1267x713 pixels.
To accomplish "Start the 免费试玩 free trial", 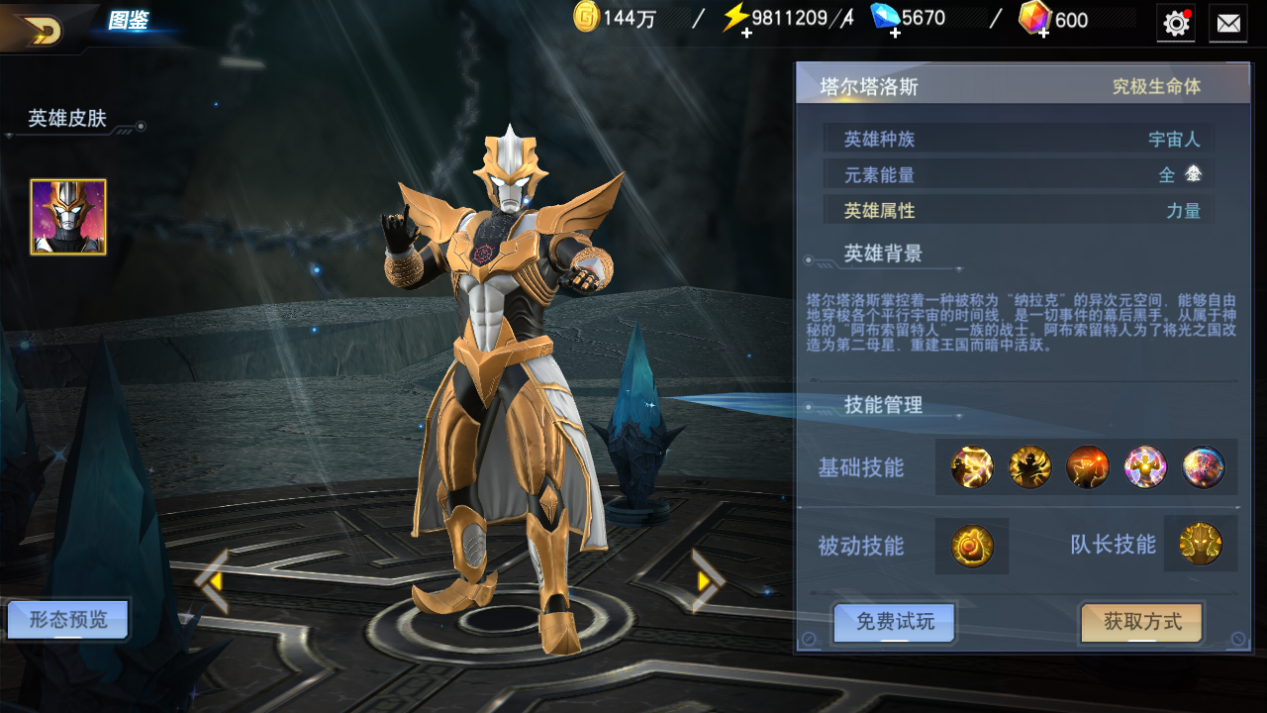I will pos(894,622).
